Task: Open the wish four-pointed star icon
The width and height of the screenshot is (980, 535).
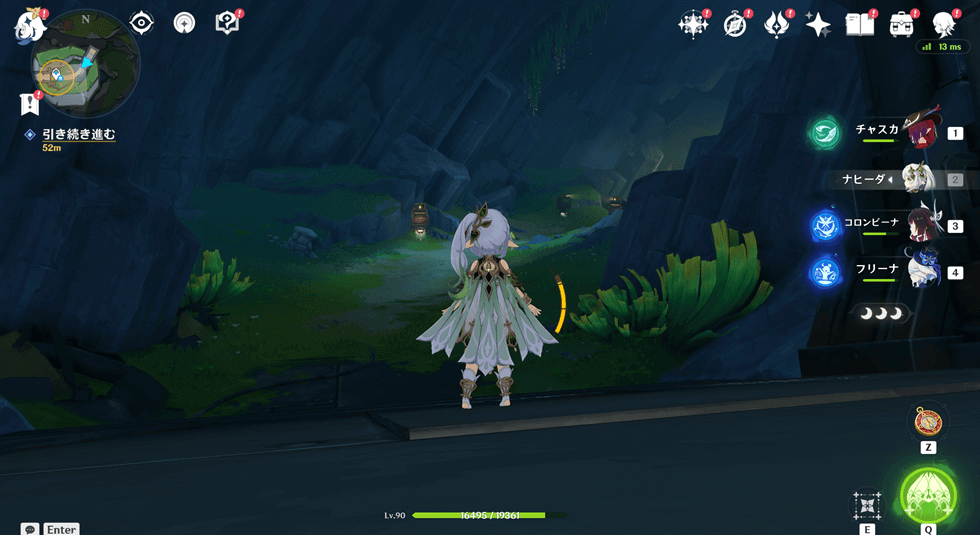Action: [x=818, y=25]
